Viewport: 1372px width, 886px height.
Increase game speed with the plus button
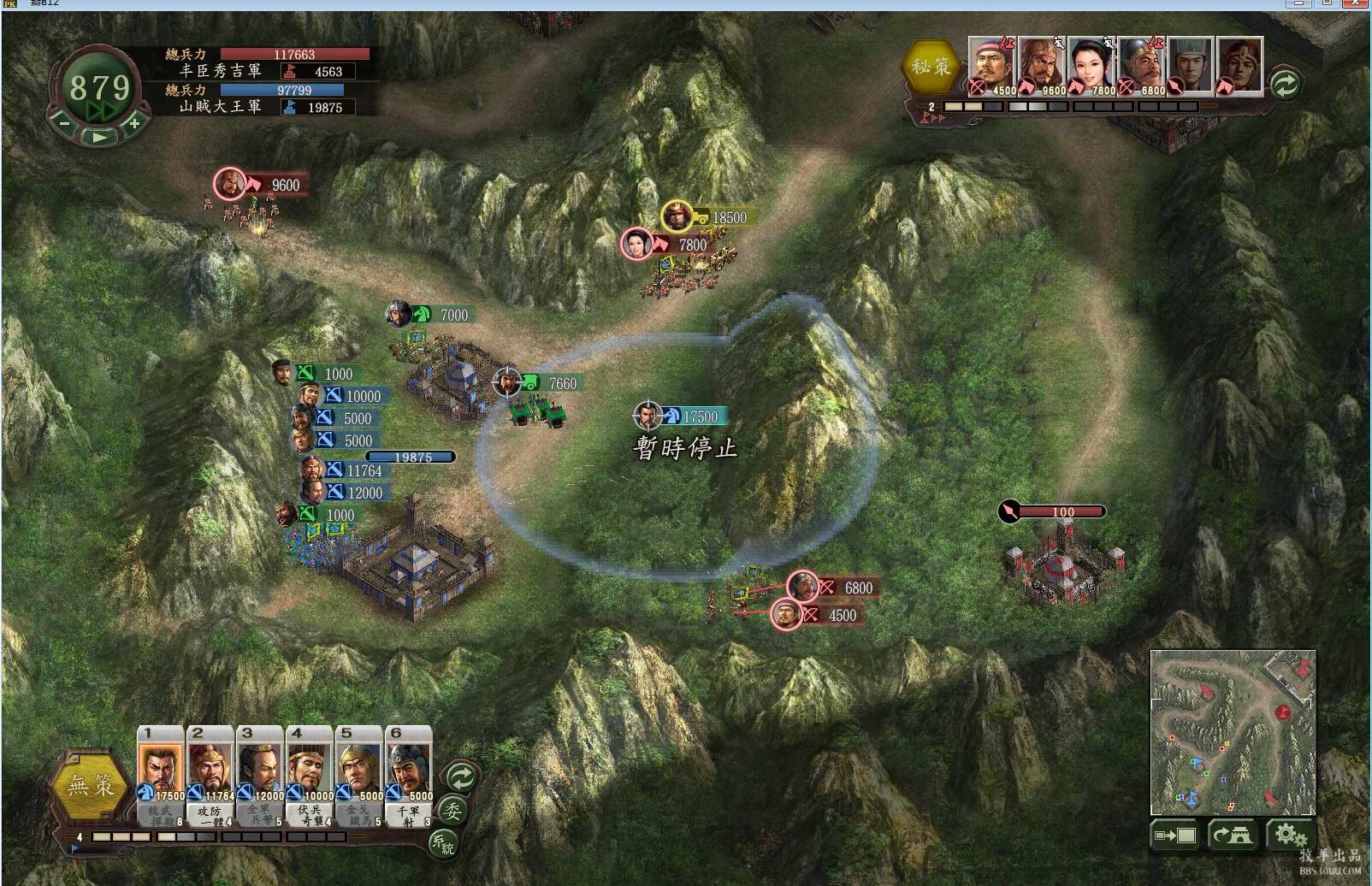(134, 124)
